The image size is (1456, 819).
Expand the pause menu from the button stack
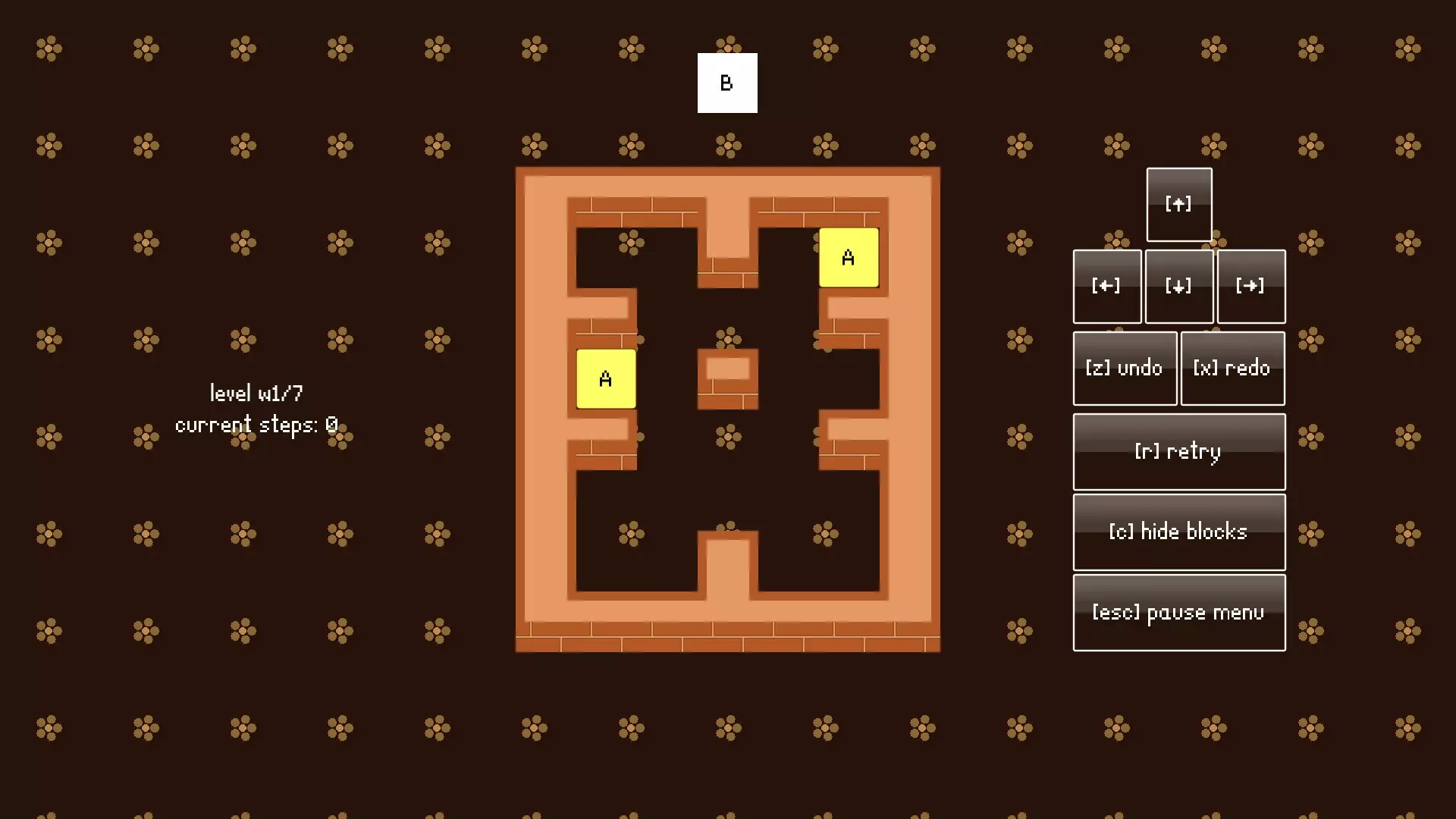click(1178, 612)
